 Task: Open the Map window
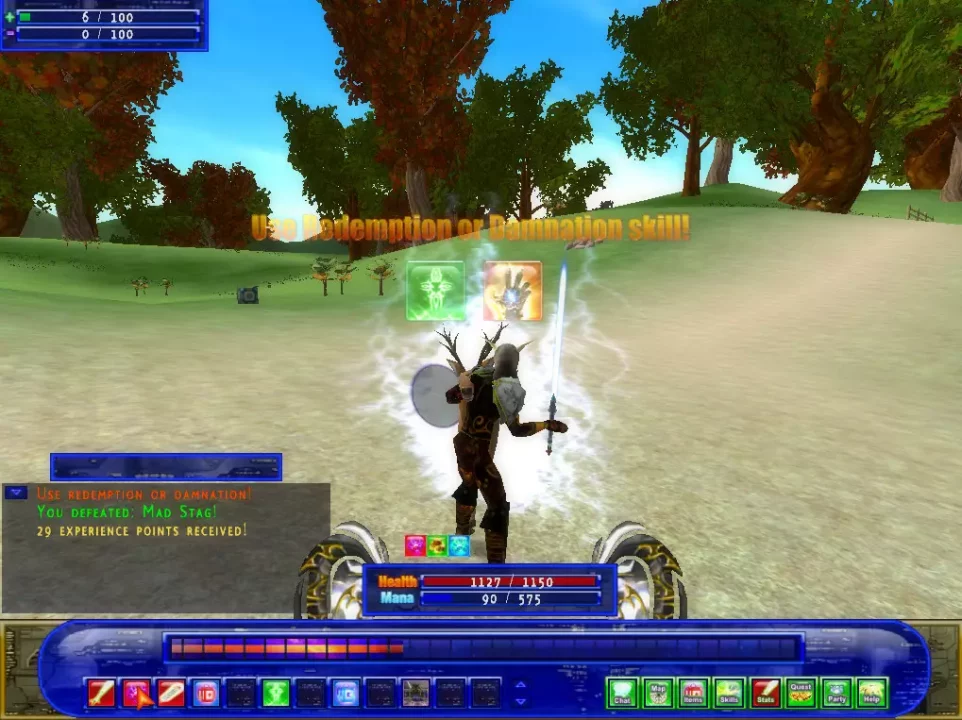click(658, 693)
